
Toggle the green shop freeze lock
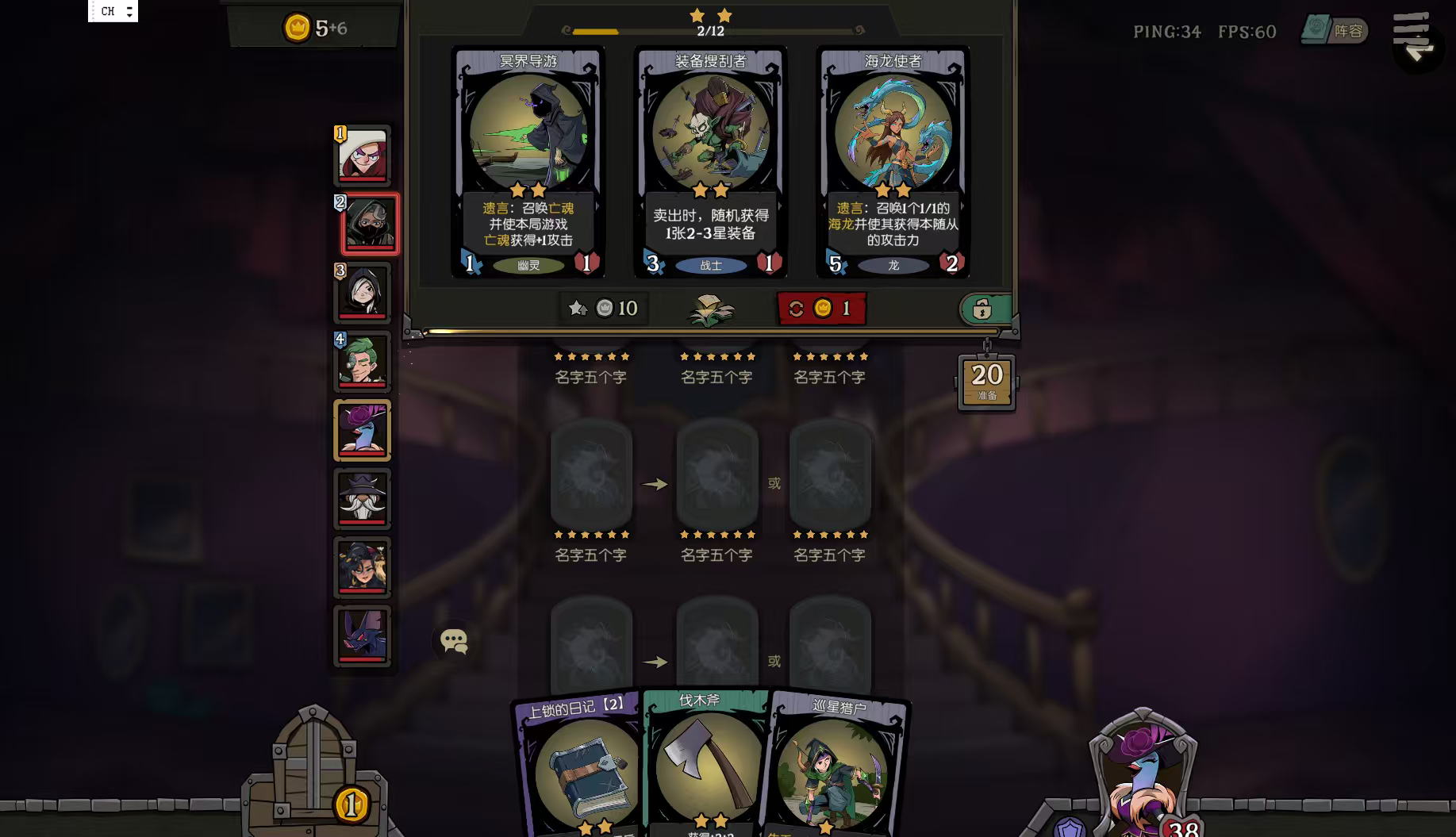click(984, 309)
